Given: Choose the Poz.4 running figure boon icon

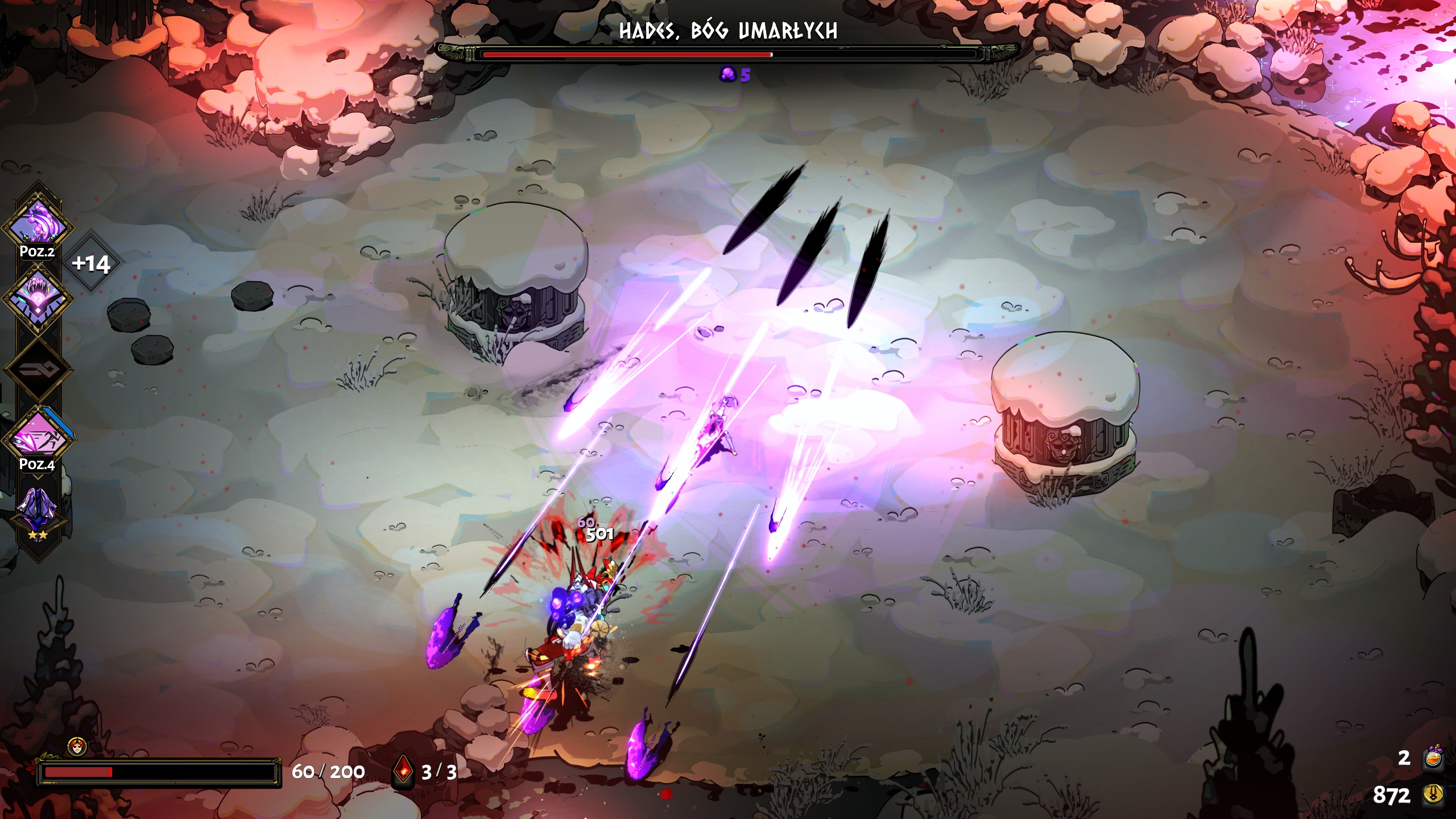Looking at the screenshot, I should pyautogui.click(x=39, y=437).
